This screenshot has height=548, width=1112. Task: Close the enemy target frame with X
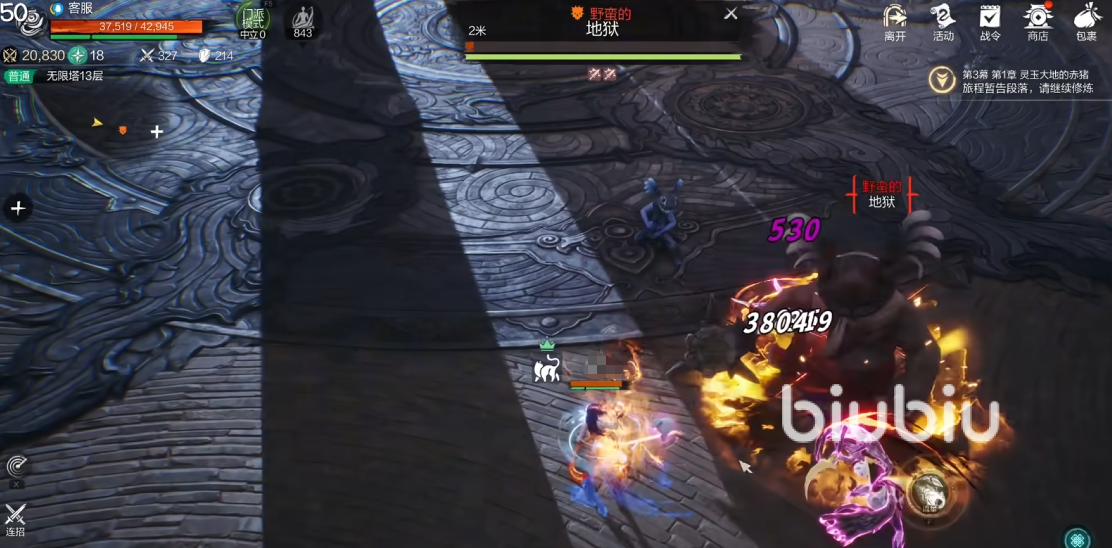(x=731, y=13)
